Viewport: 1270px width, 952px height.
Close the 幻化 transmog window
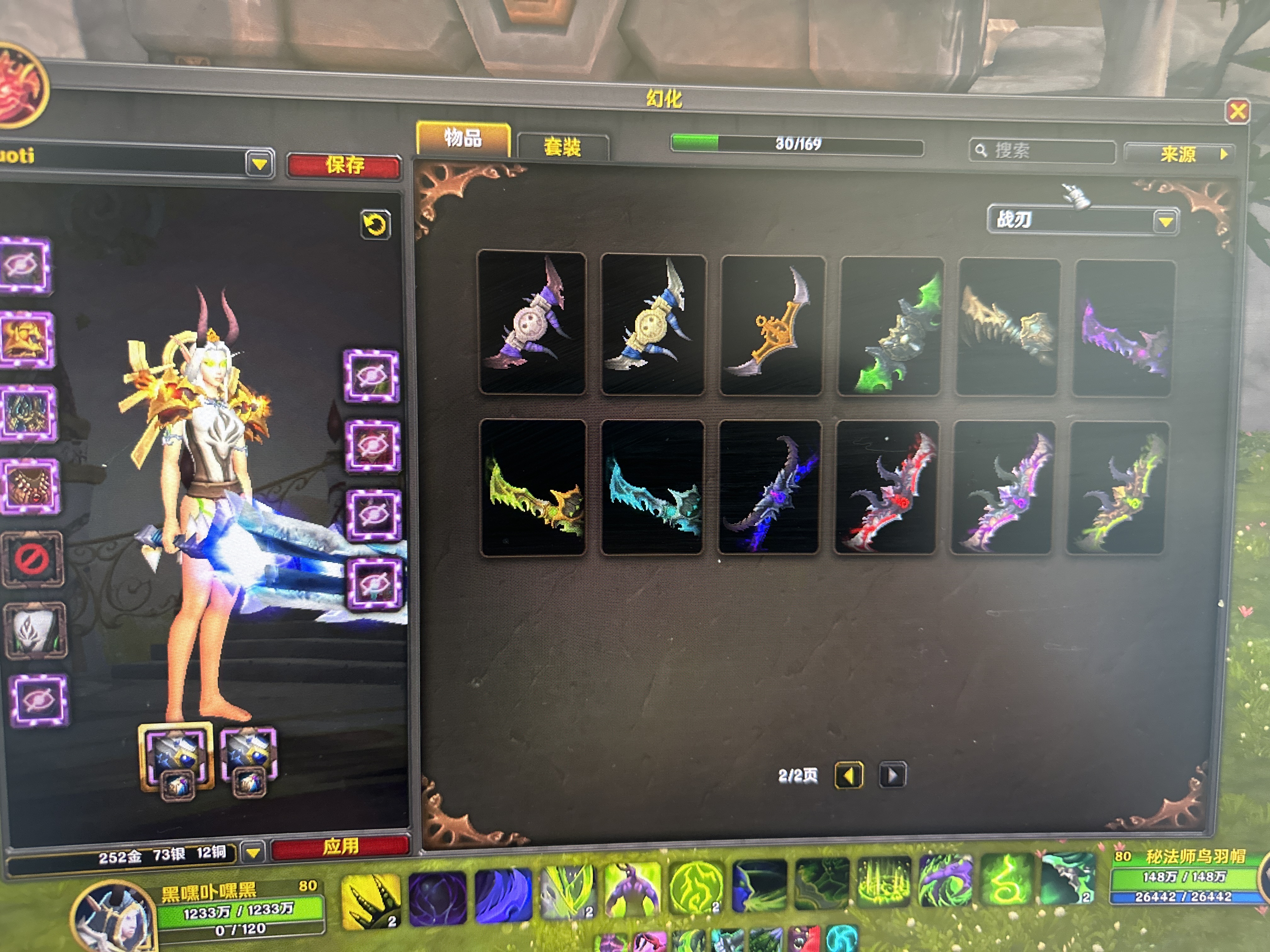(1237, 111)
